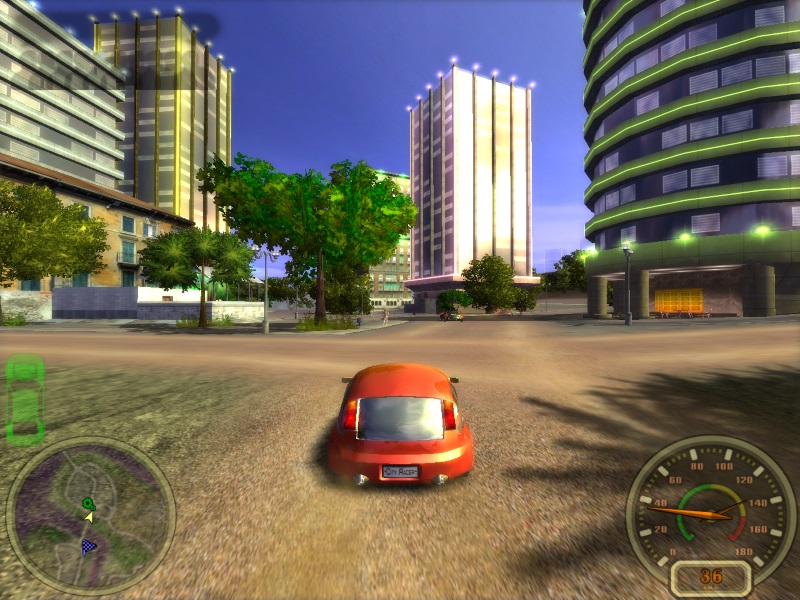Click the green car damage indicator
800x600 pixels.
(x=25, y=398)
